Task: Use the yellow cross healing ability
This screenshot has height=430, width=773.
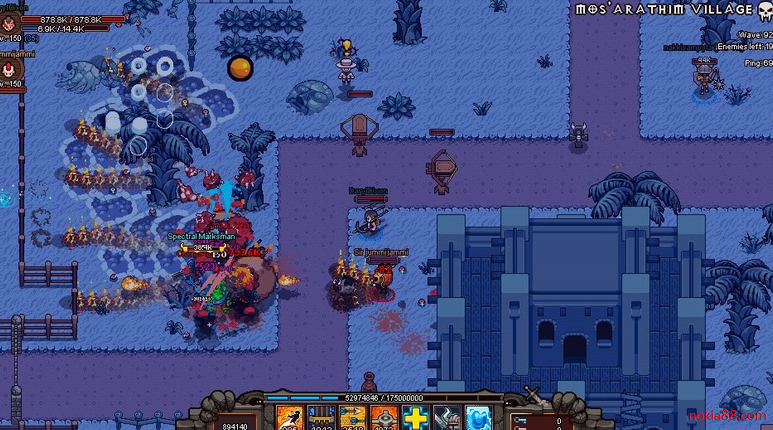Action: pyautogui.click(x=415, y=418)
